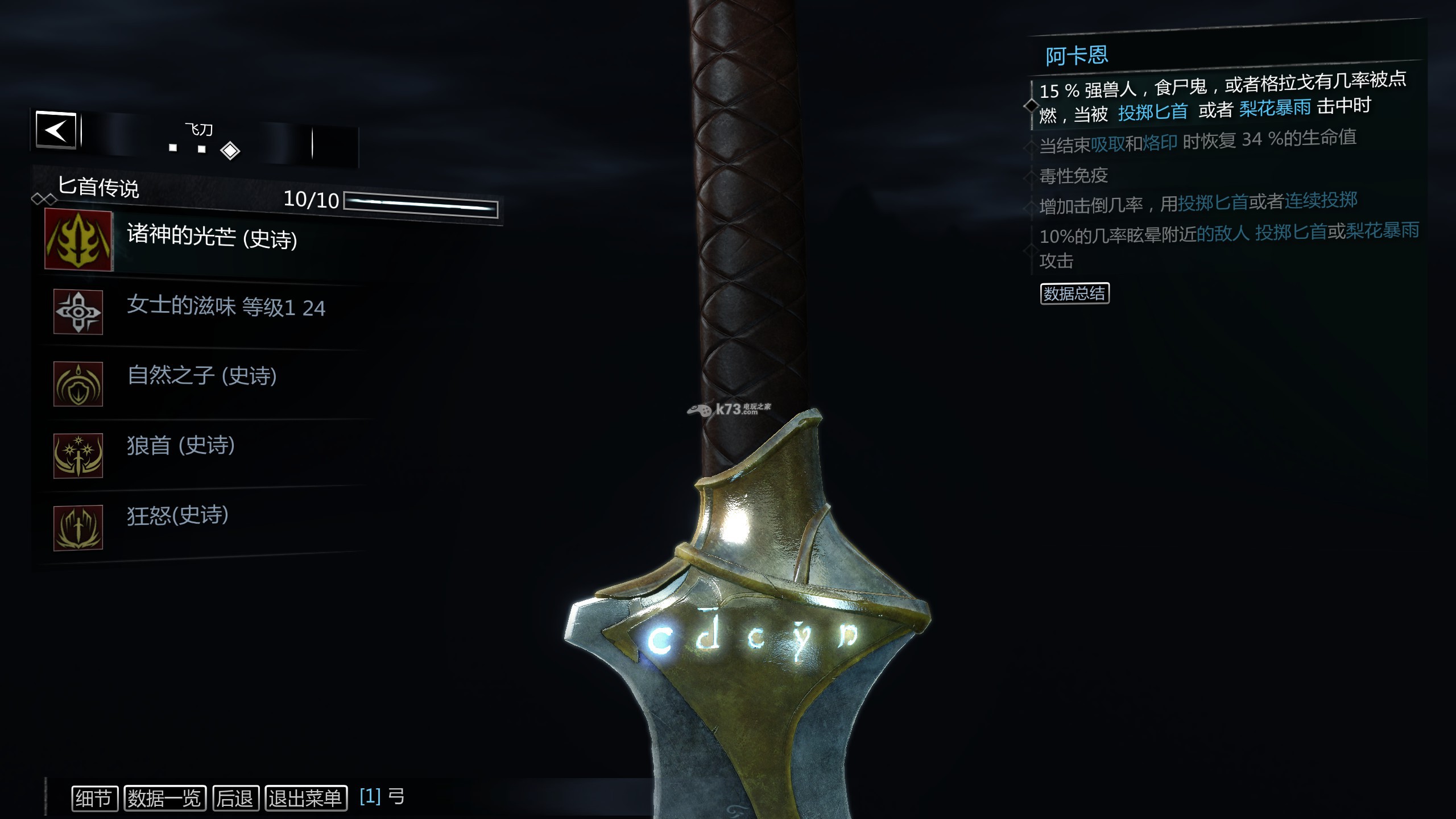
Task: Switch to the selected 飞刀 diamond tab
Action: point(230,151)
